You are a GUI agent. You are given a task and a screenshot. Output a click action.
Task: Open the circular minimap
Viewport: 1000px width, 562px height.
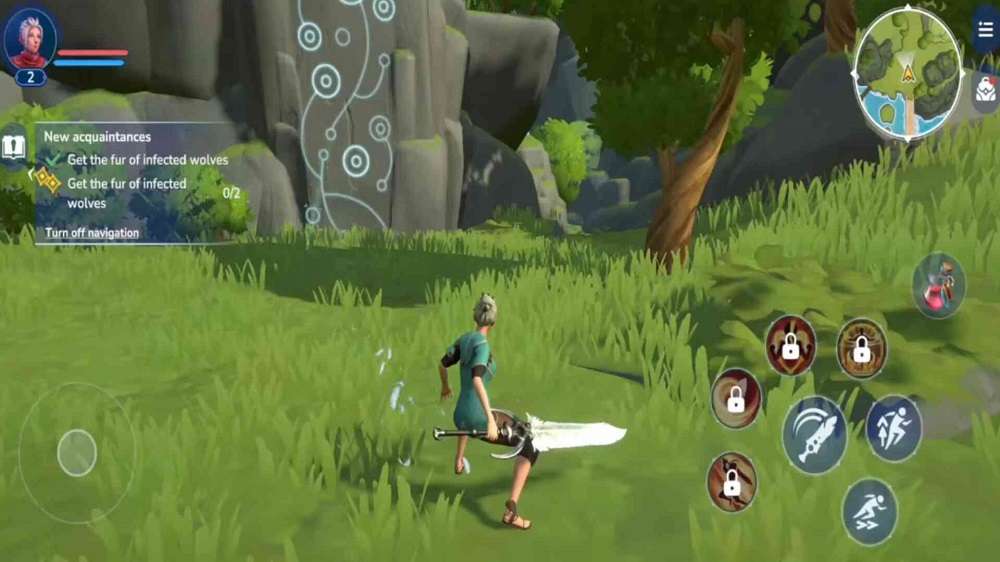click(x=907, y=73)
